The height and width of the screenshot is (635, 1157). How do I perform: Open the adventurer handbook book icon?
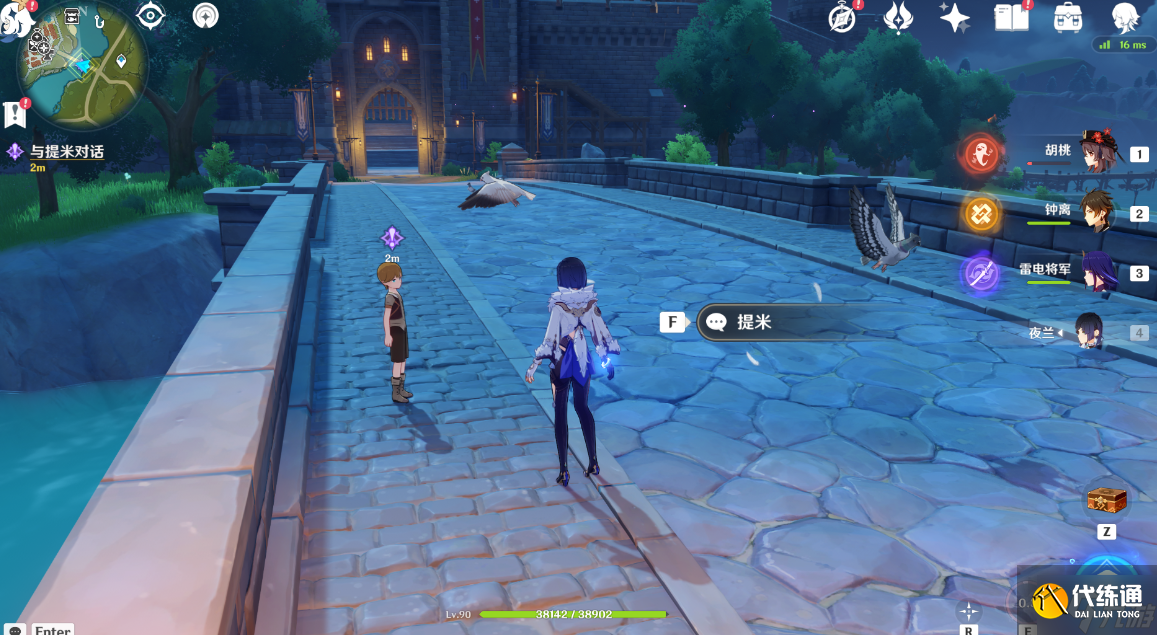[1010, 17]
